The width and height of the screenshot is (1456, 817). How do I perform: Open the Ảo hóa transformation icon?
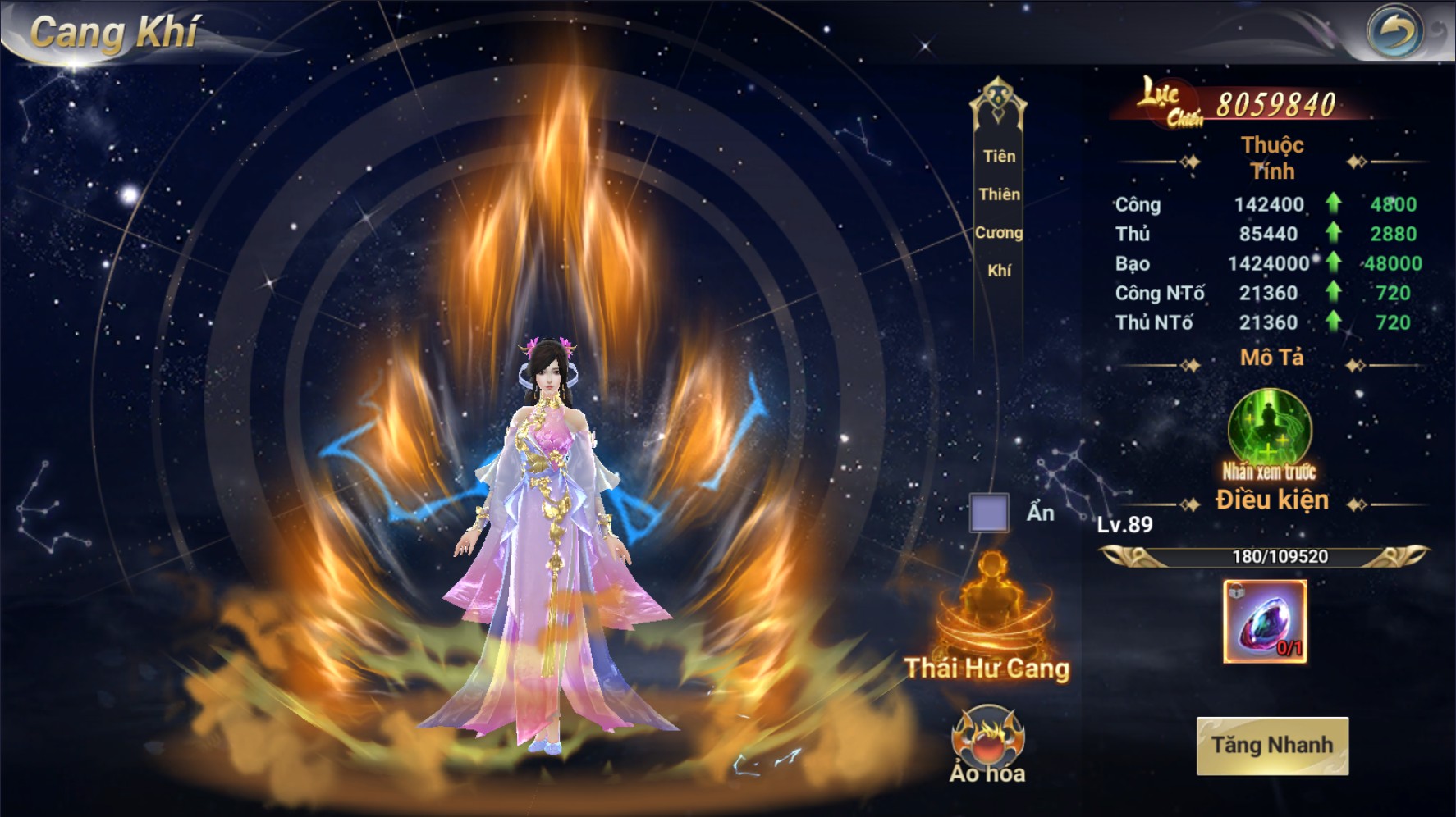pos(987,737)
